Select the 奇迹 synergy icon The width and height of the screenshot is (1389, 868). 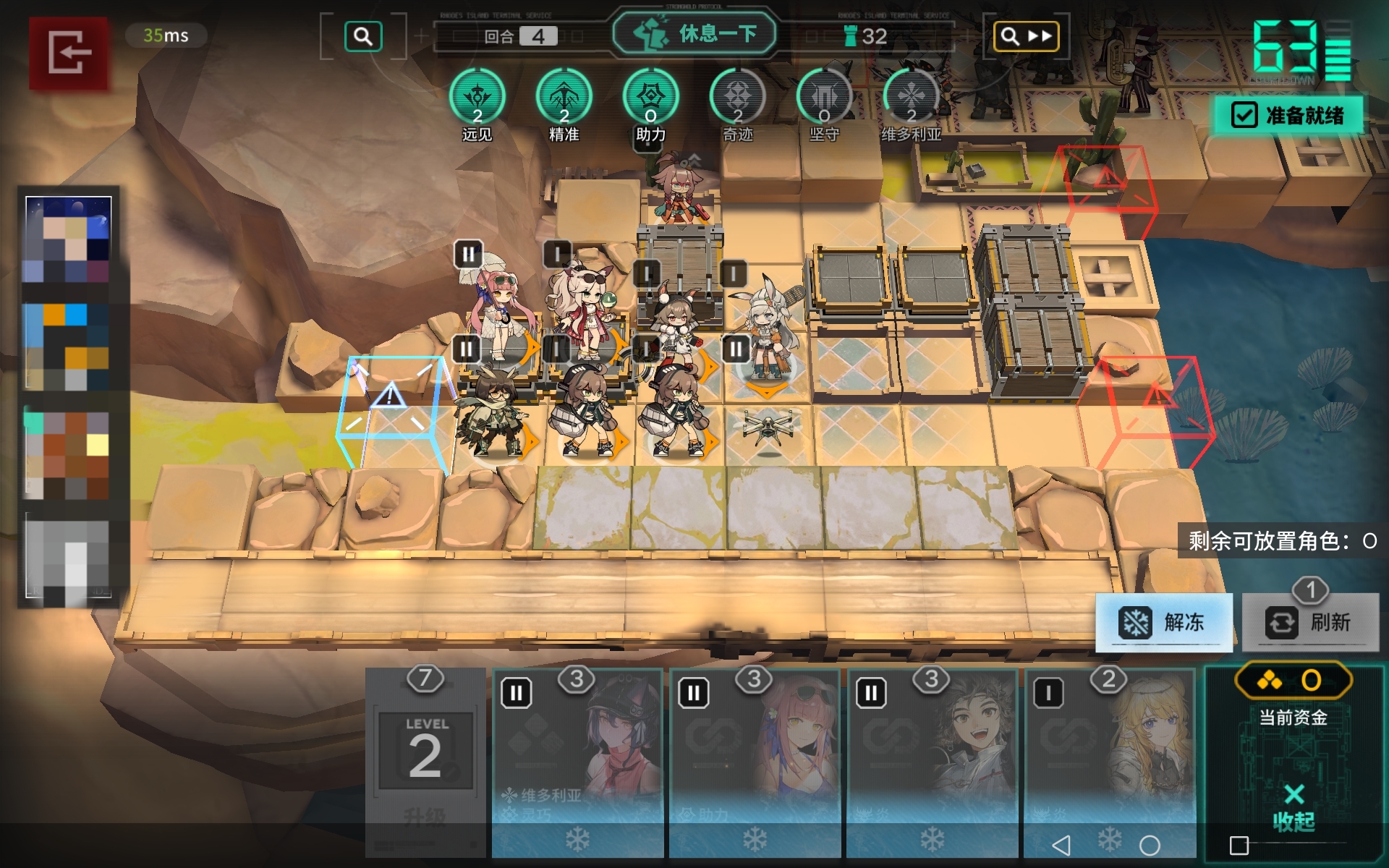coord(737,98)
